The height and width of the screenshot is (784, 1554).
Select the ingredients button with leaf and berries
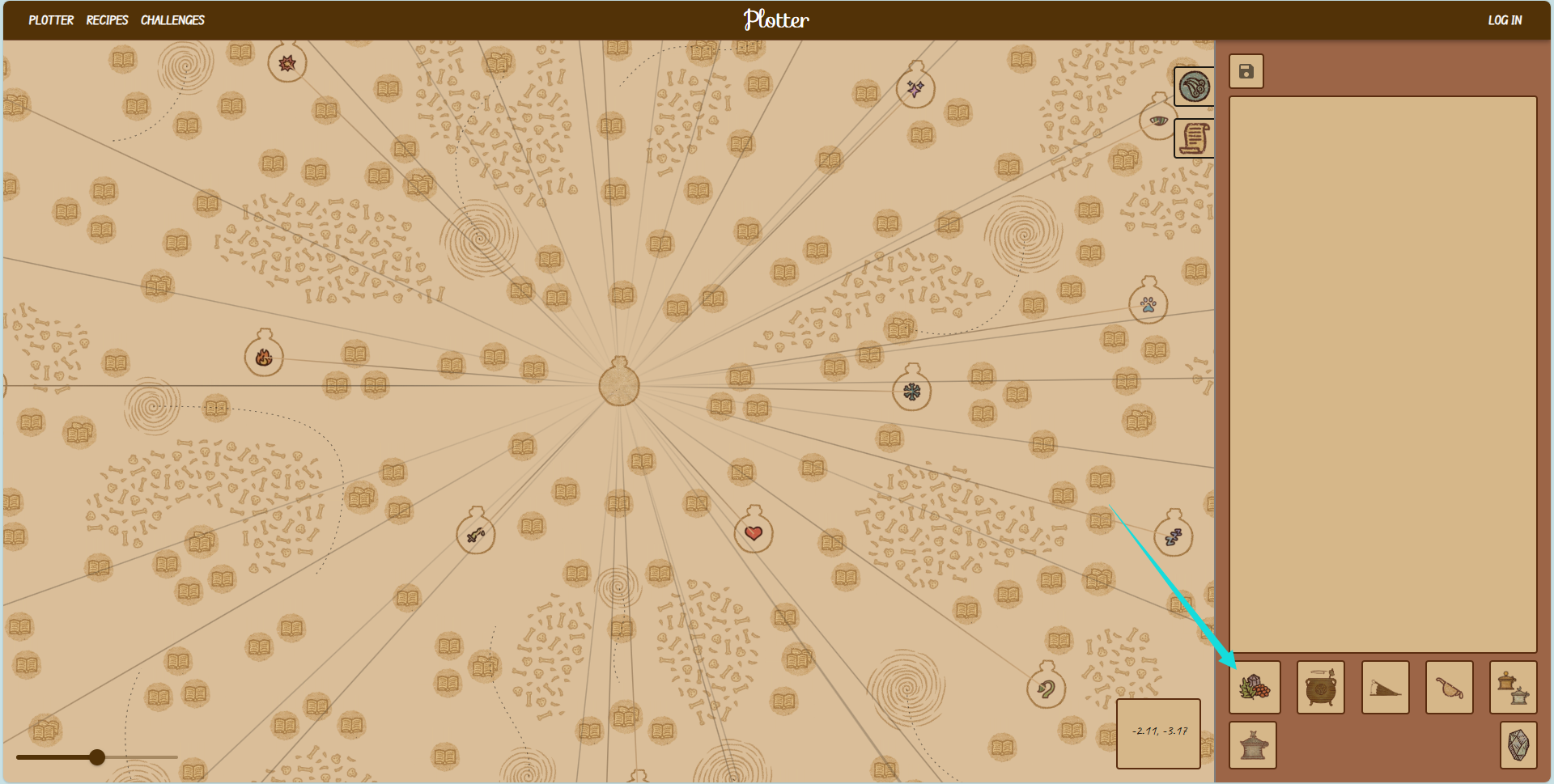1255,688
